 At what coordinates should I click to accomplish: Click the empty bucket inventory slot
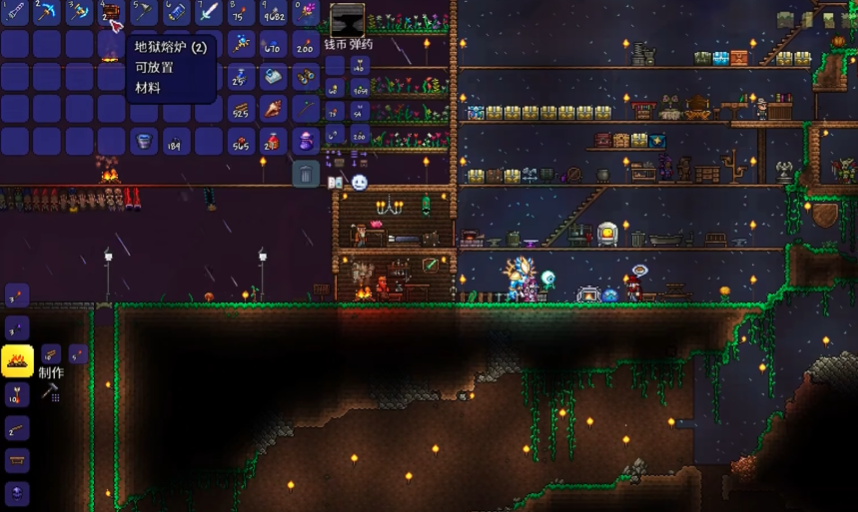pyautogui.click(x=143, y=142)
